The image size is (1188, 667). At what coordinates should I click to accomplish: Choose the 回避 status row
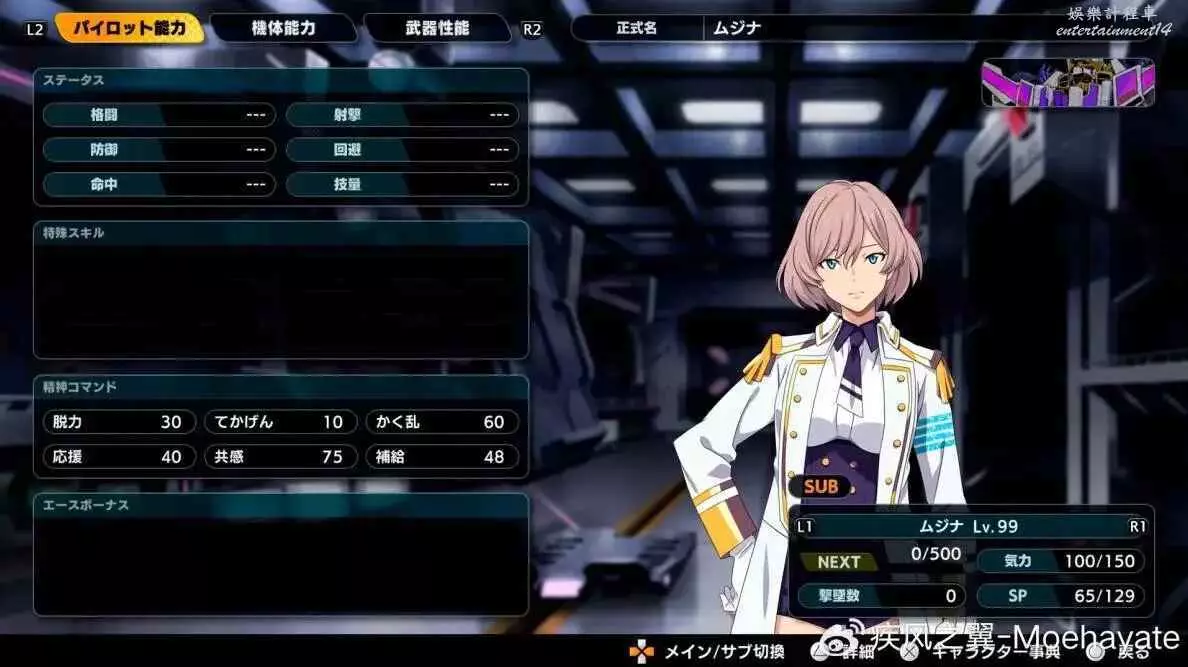click(402, 150)
